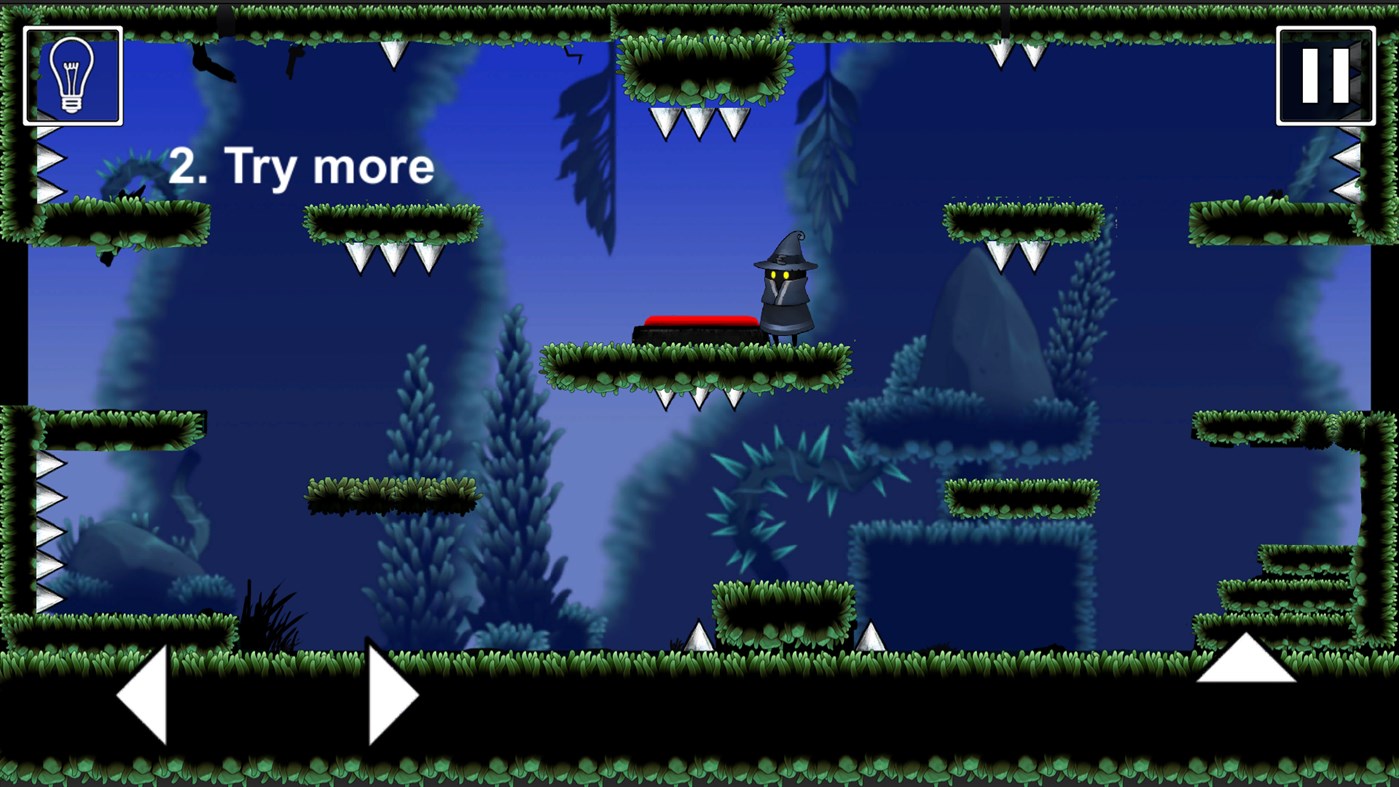Select the '2. Try more' level title

click(303, 166)
